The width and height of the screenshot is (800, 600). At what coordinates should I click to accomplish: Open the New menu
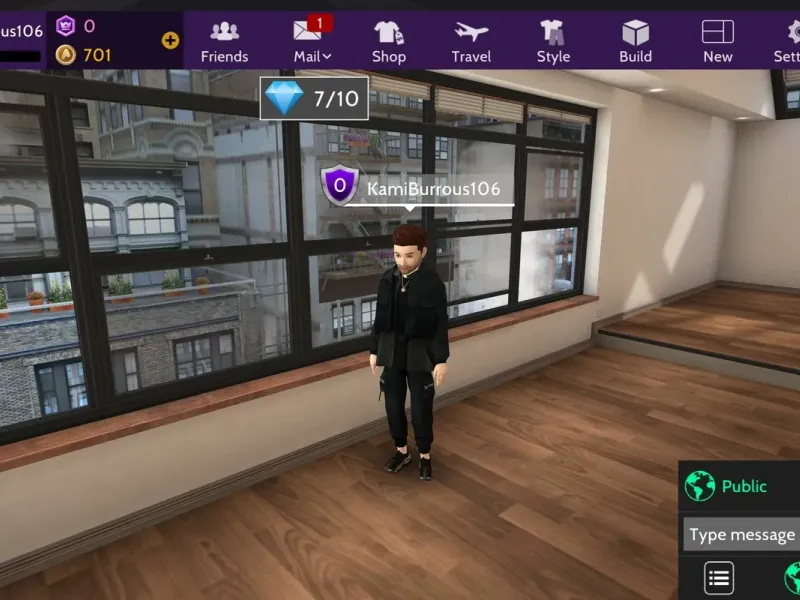coord(717,41)
